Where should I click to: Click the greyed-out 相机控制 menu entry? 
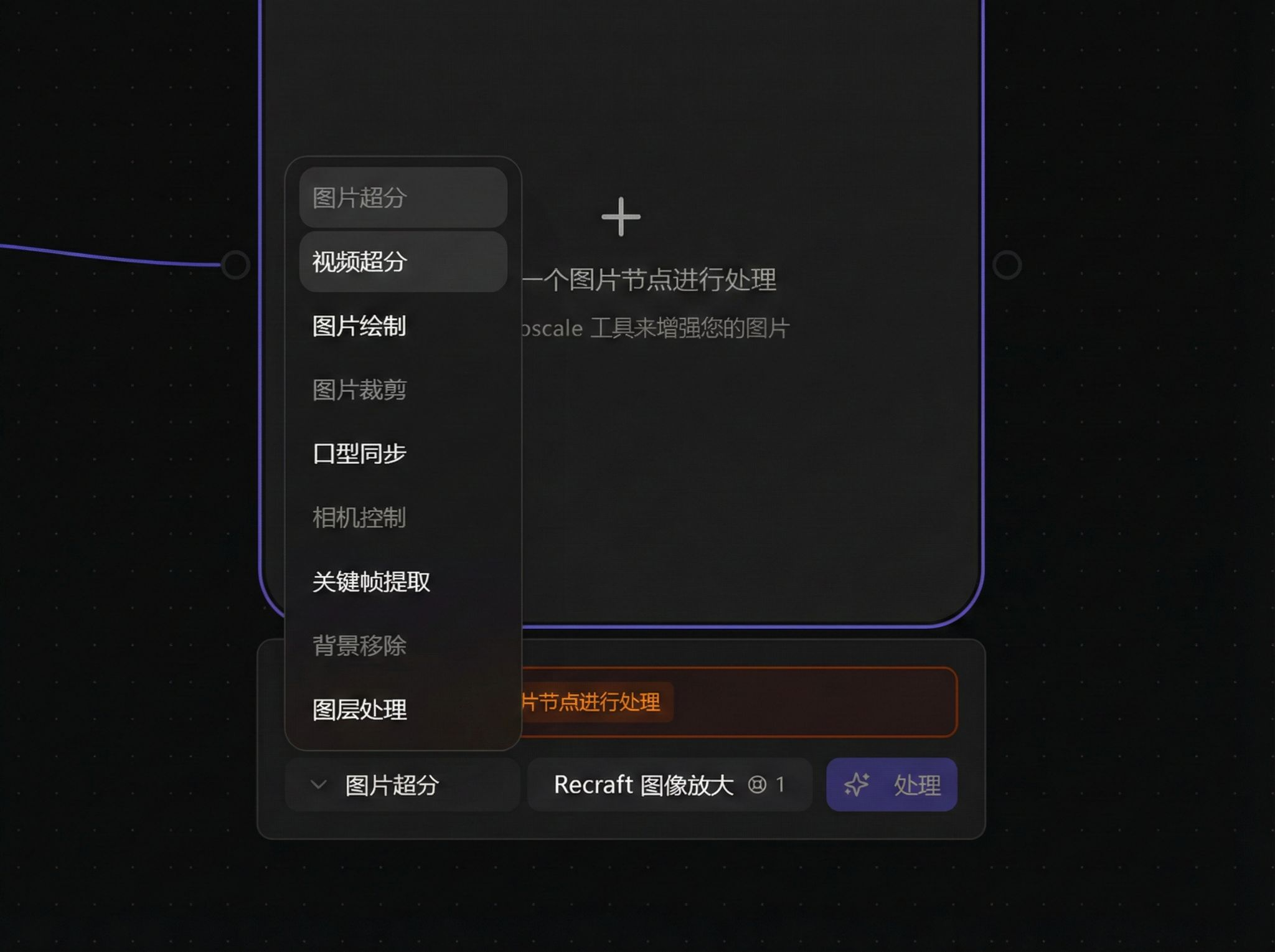pyautogui.click(x=360, y=517)
